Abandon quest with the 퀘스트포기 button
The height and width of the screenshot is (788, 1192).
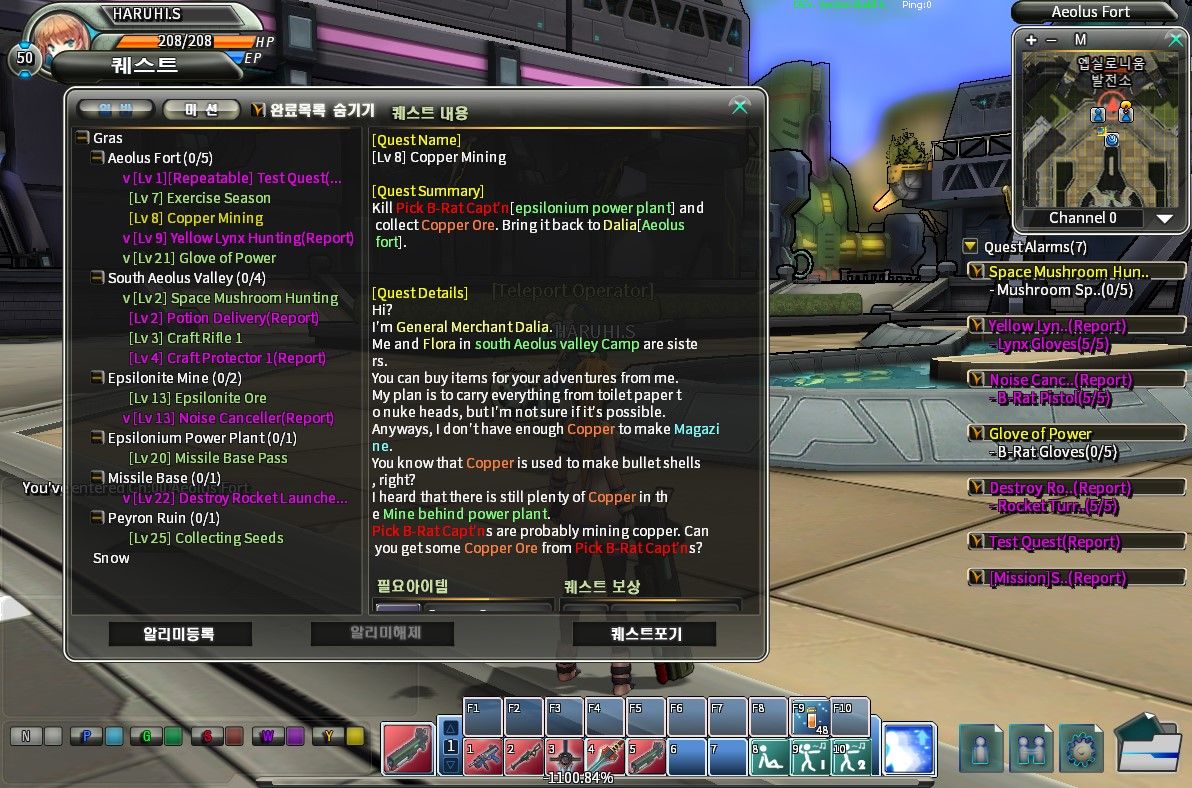point(644,633)
